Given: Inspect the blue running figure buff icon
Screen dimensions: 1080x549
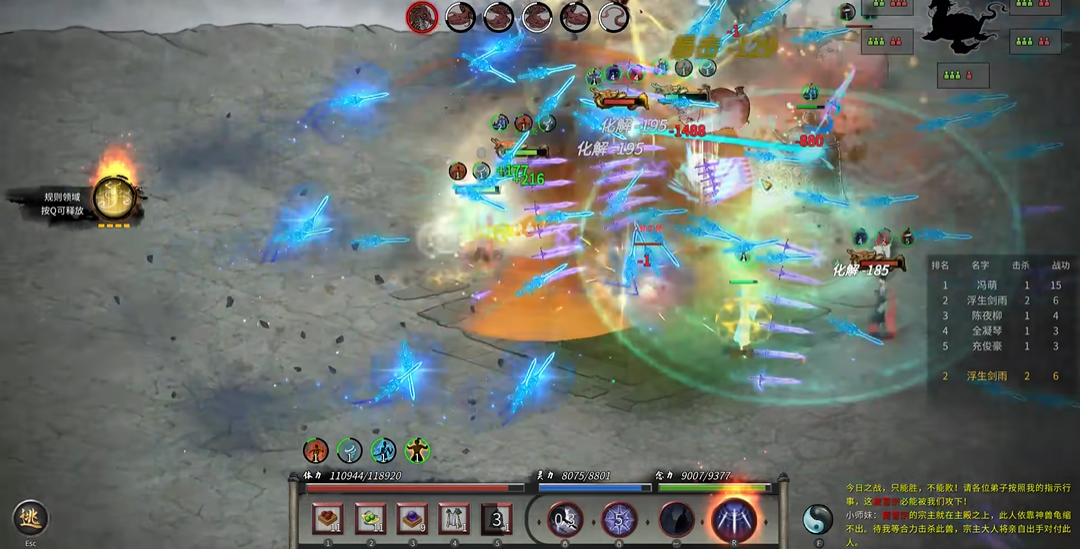Looking at the screenshot, I should point(383,450).
